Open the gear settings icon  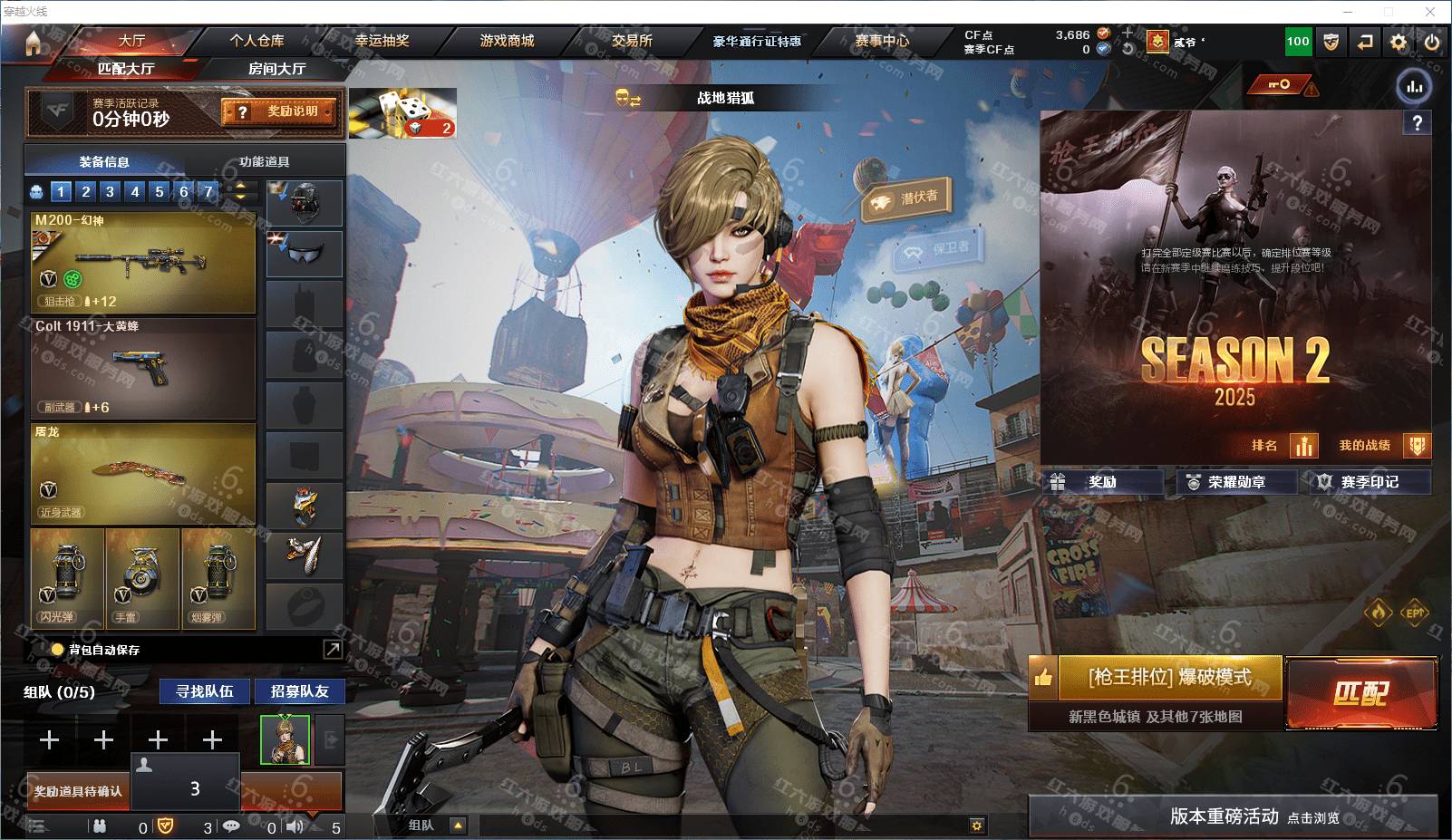coord(1399,42)
